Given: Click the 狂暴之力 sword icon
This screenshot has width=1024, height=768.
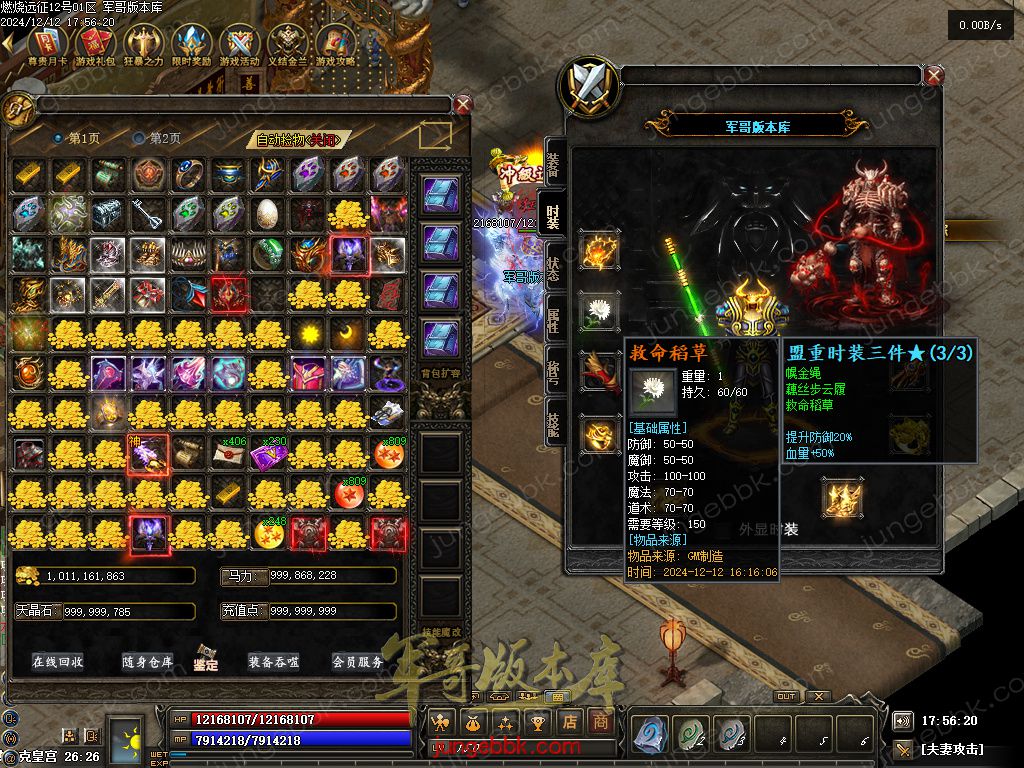Looking at the screenshot, I should 143,43.
